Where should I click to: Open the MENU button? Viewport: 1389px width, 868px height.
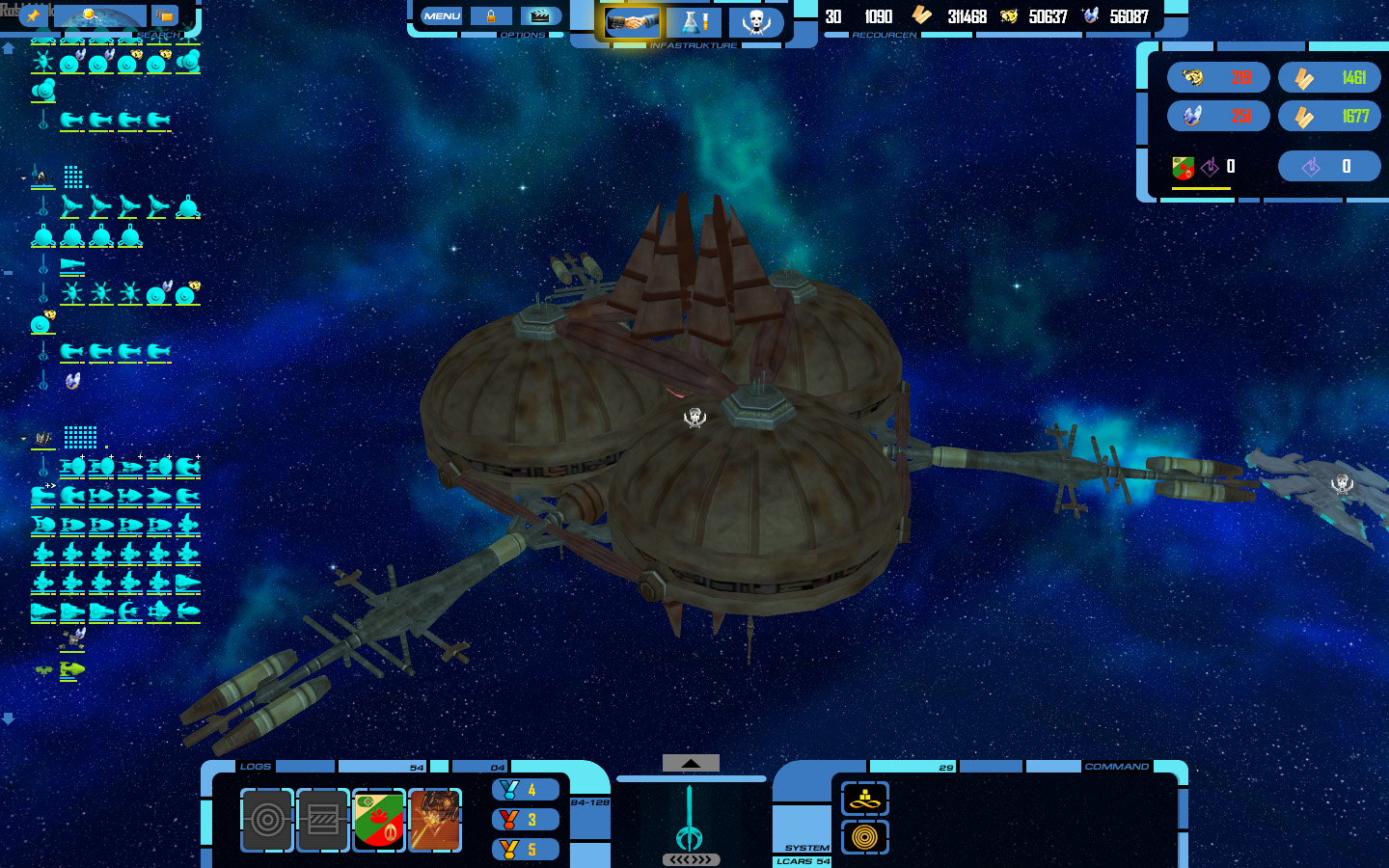pyautogui.click(x=442, y=16)
